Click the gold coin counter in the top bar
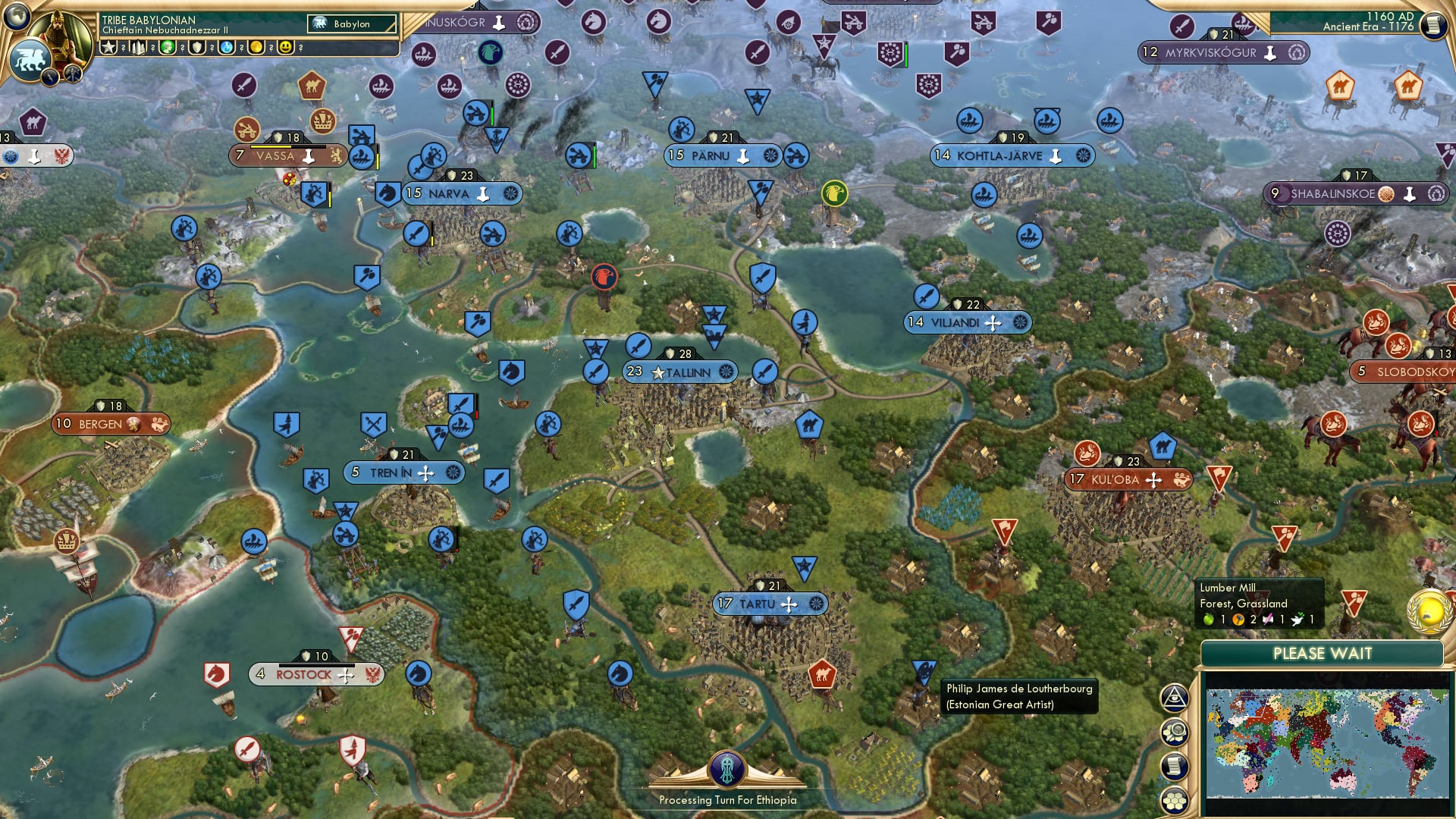This screenshot has height=819, width=1456. [x=255, y=47]
